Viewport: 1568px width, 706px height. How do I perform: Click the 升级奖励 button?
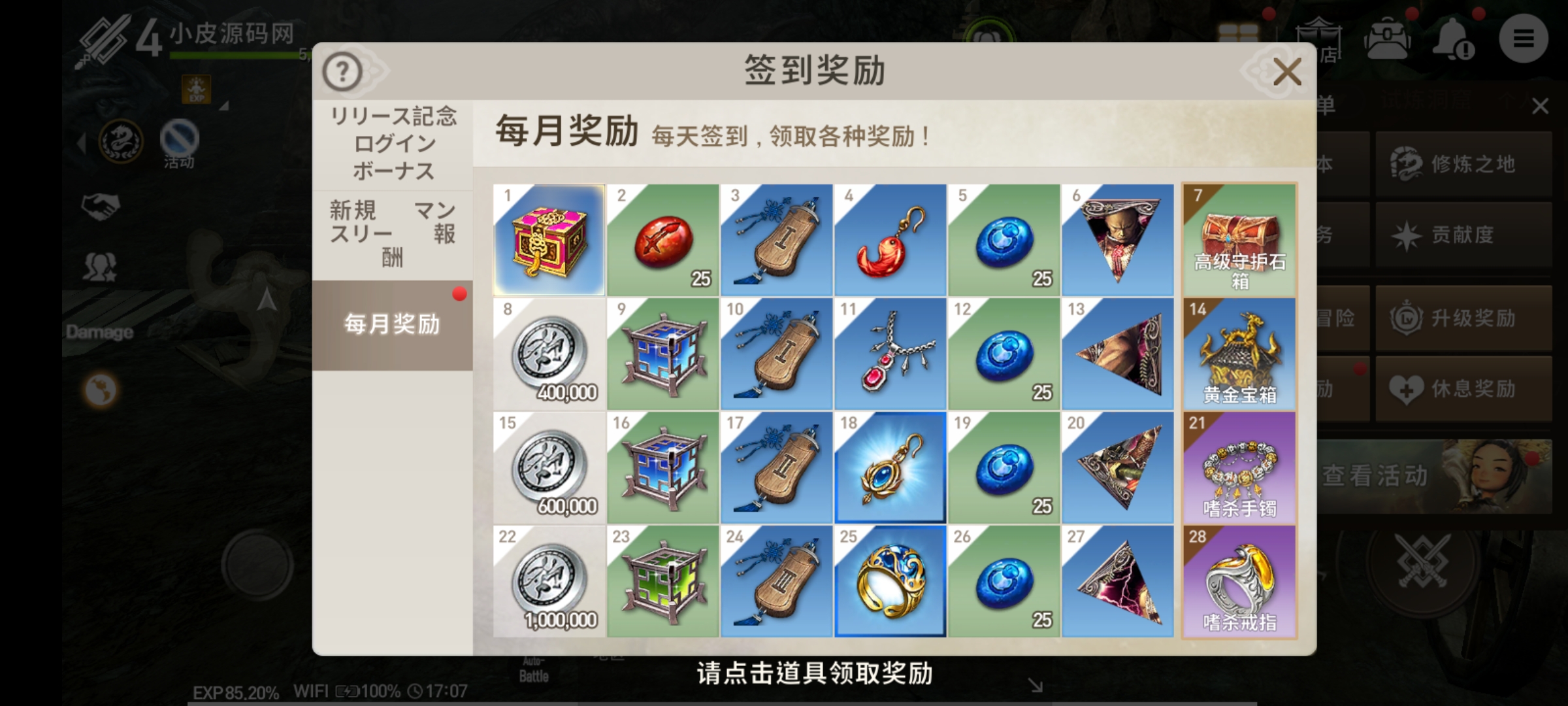[1463, 319]
